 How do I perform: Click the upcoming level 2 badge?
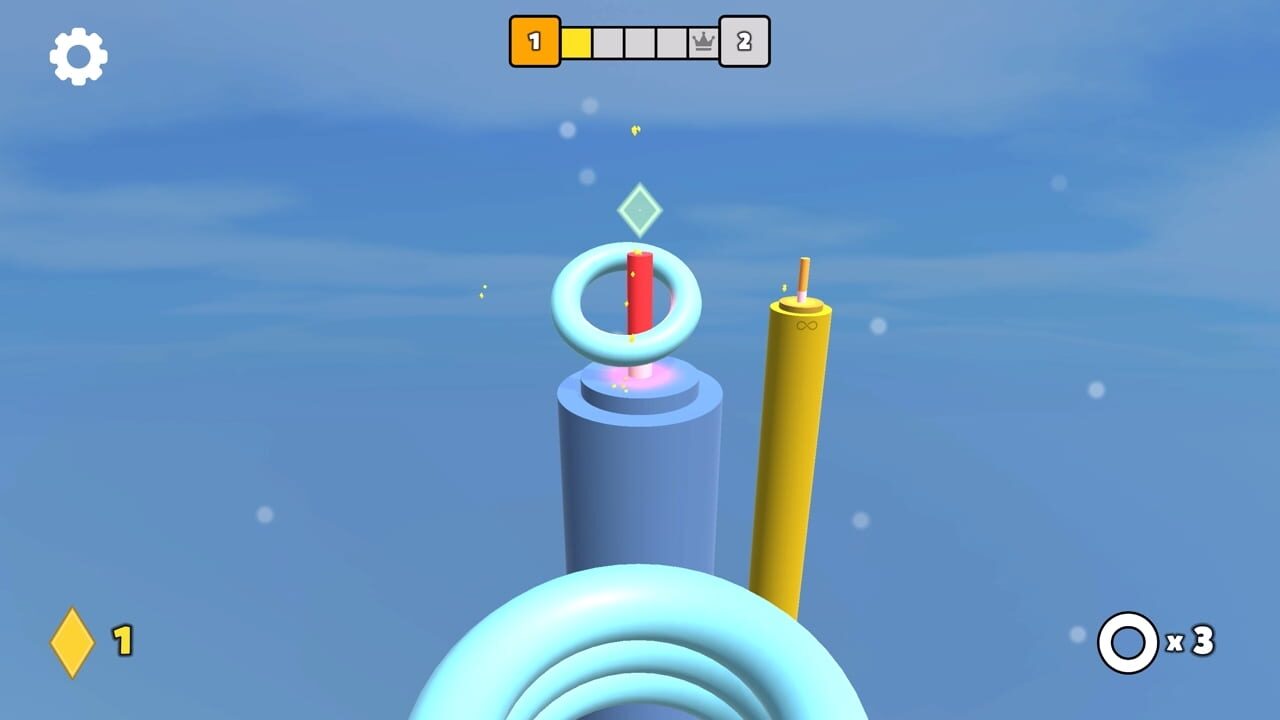(x=746, y=39)
